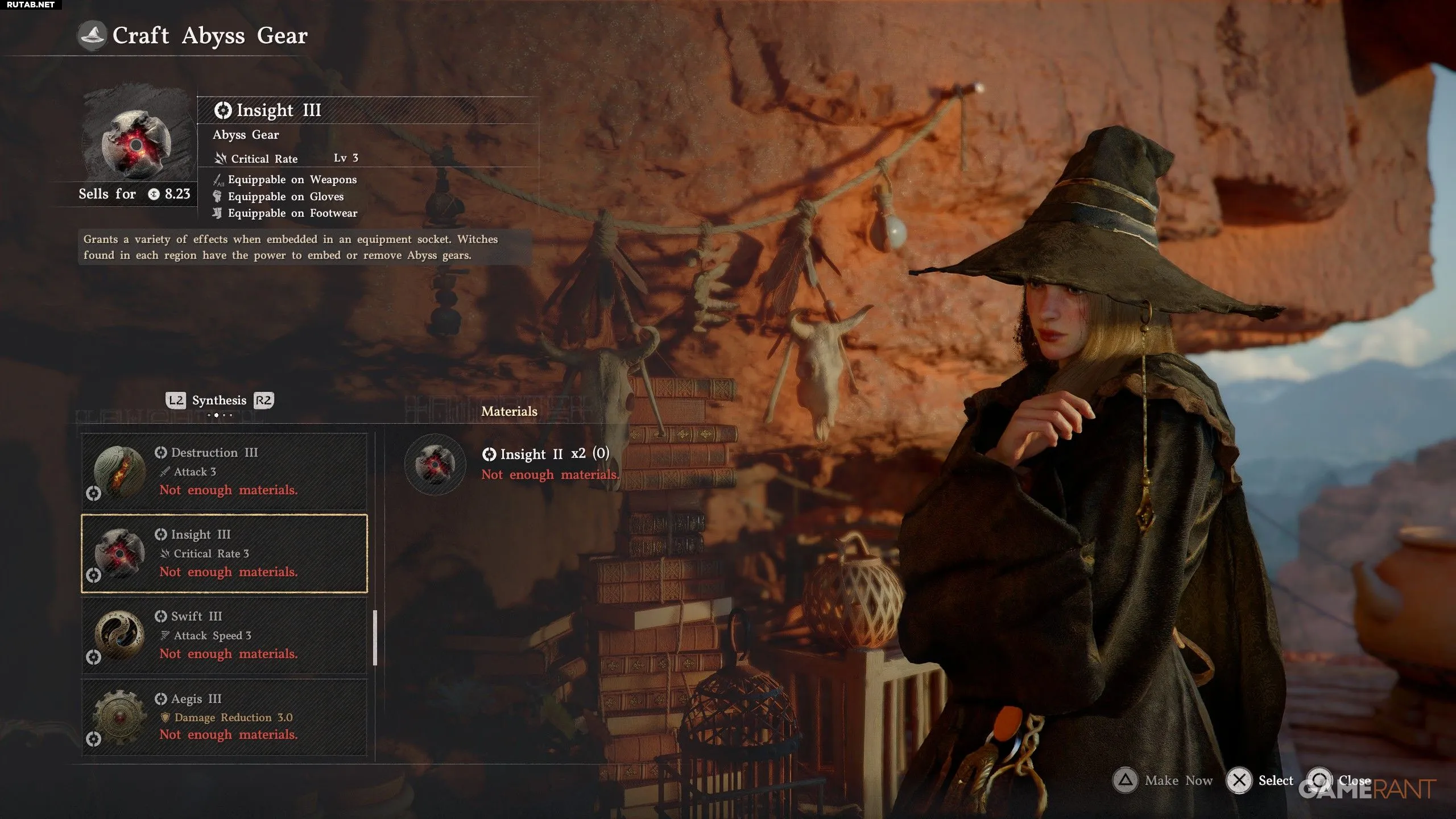Click the Insight III gear preview image
The width and height of the screenshot is (1456, 819).
click(x=136, y=143)
